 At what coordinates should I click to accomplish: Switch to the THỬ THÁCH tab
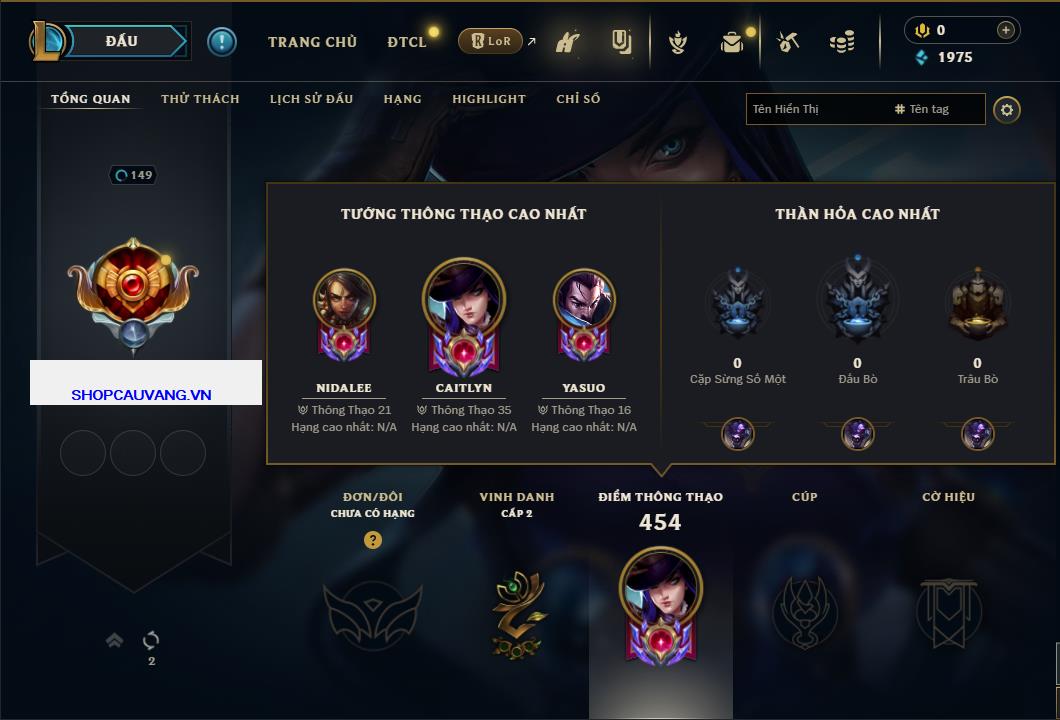point(200,99)
